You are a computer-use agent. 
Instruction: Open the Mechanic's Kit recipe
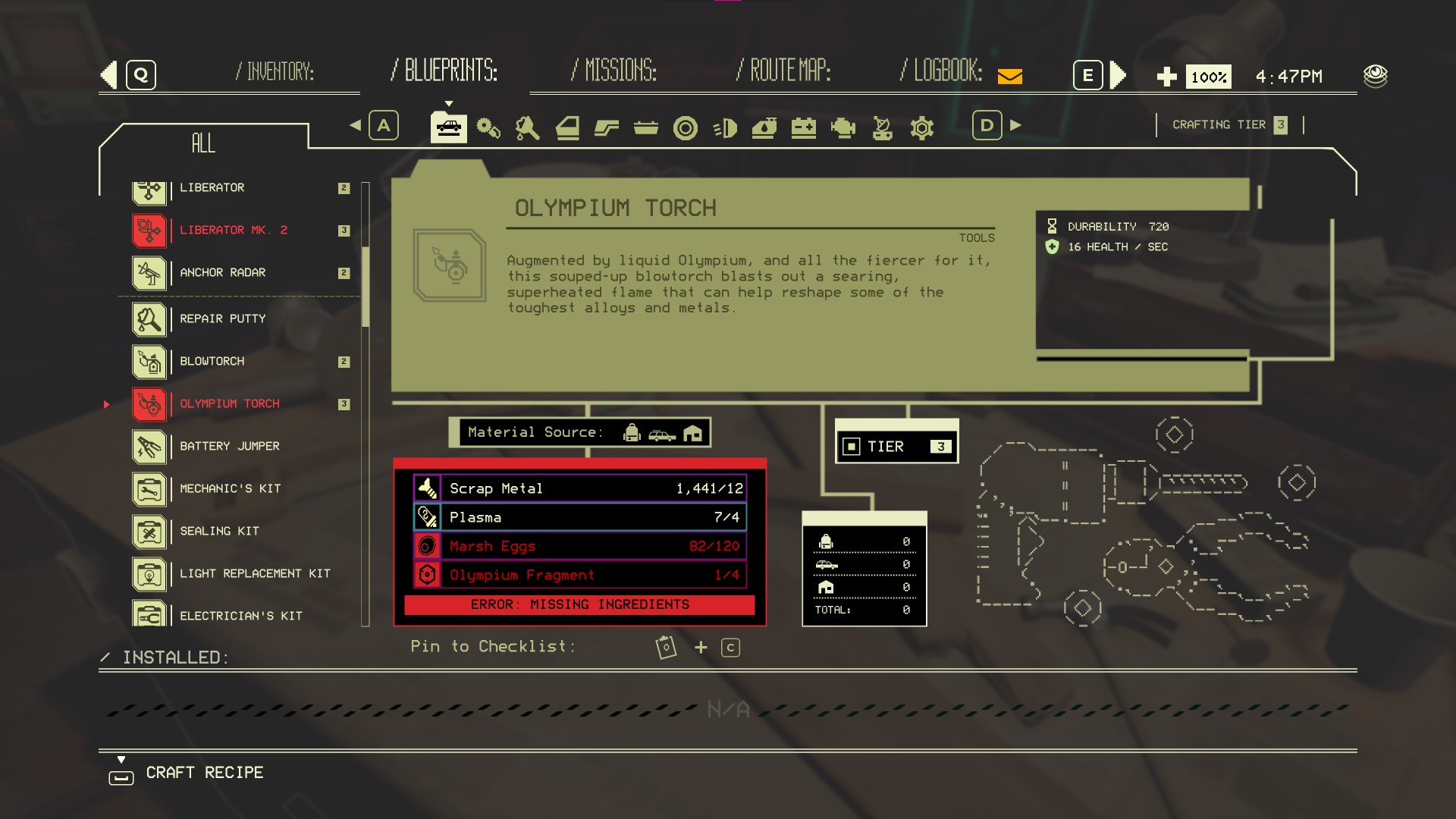point(230,489)
